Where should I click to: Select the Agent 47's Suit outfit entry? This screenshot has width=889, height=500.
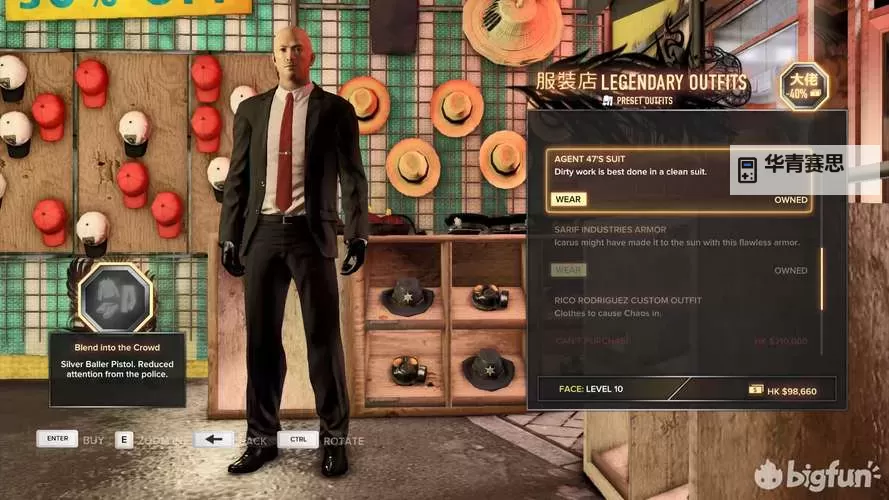coord(640,164)
